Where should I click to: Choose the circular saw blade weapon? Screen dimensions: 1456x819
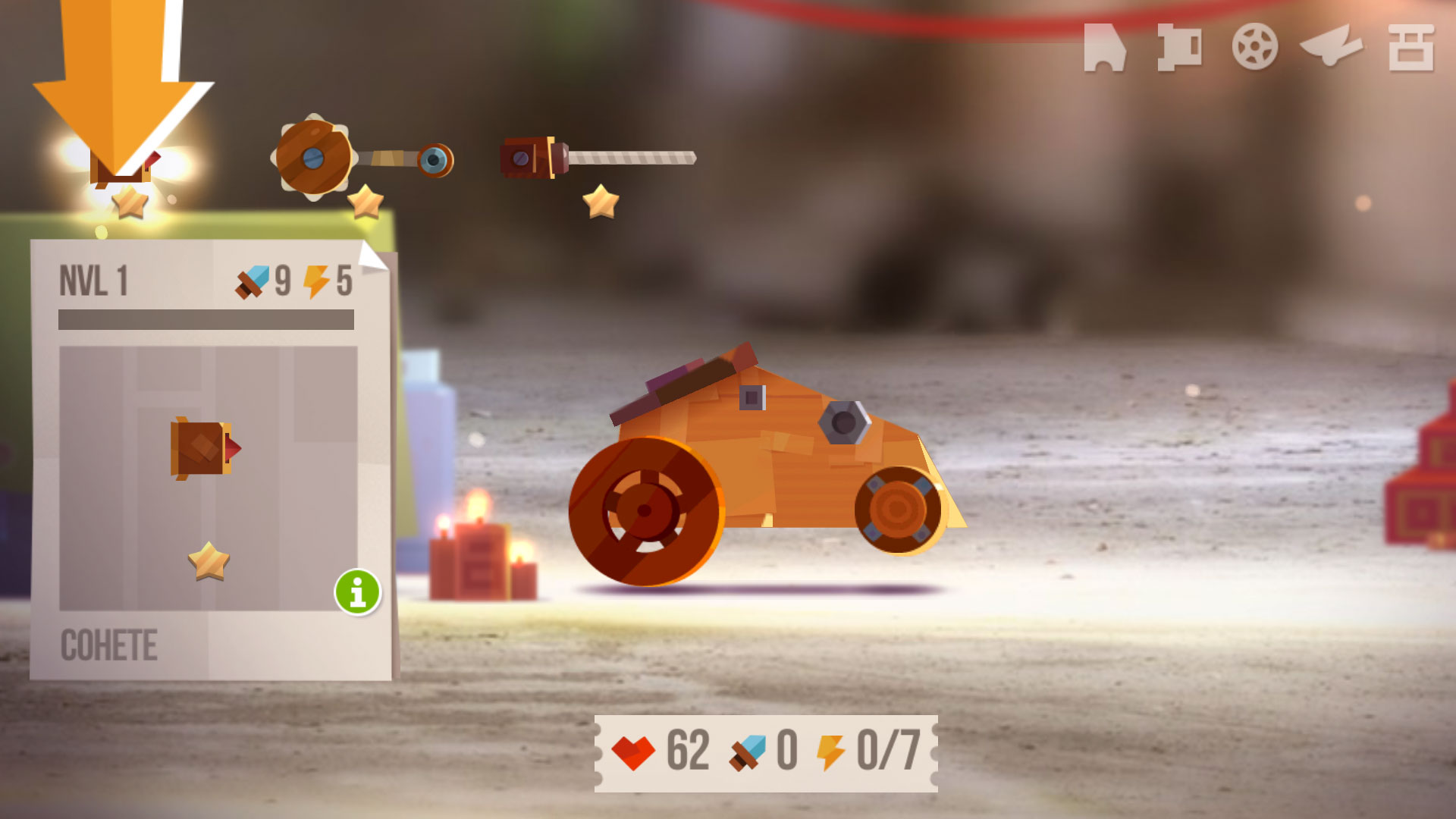[362, 159]
